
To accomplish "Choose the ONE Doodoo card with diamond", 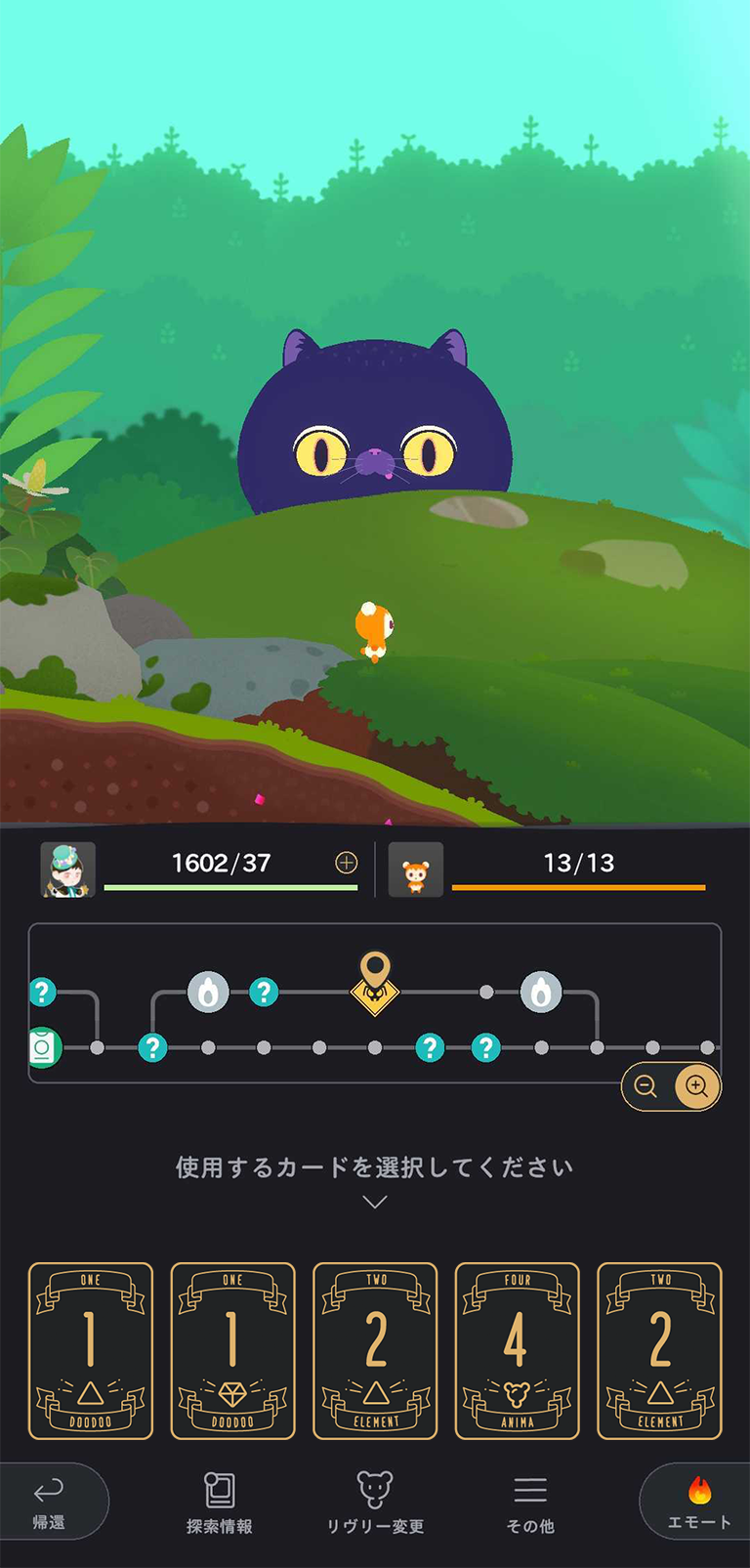I will (x=232, y=1351).
